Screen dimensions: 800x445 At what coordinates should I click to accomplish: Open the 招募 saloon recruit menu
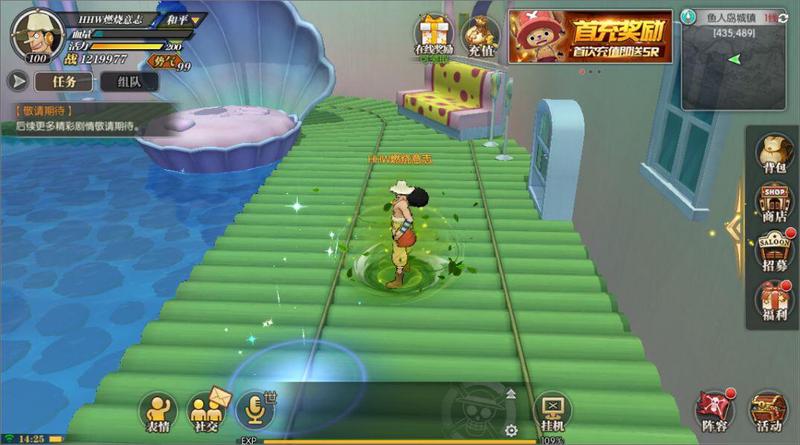tap(772, 252)
